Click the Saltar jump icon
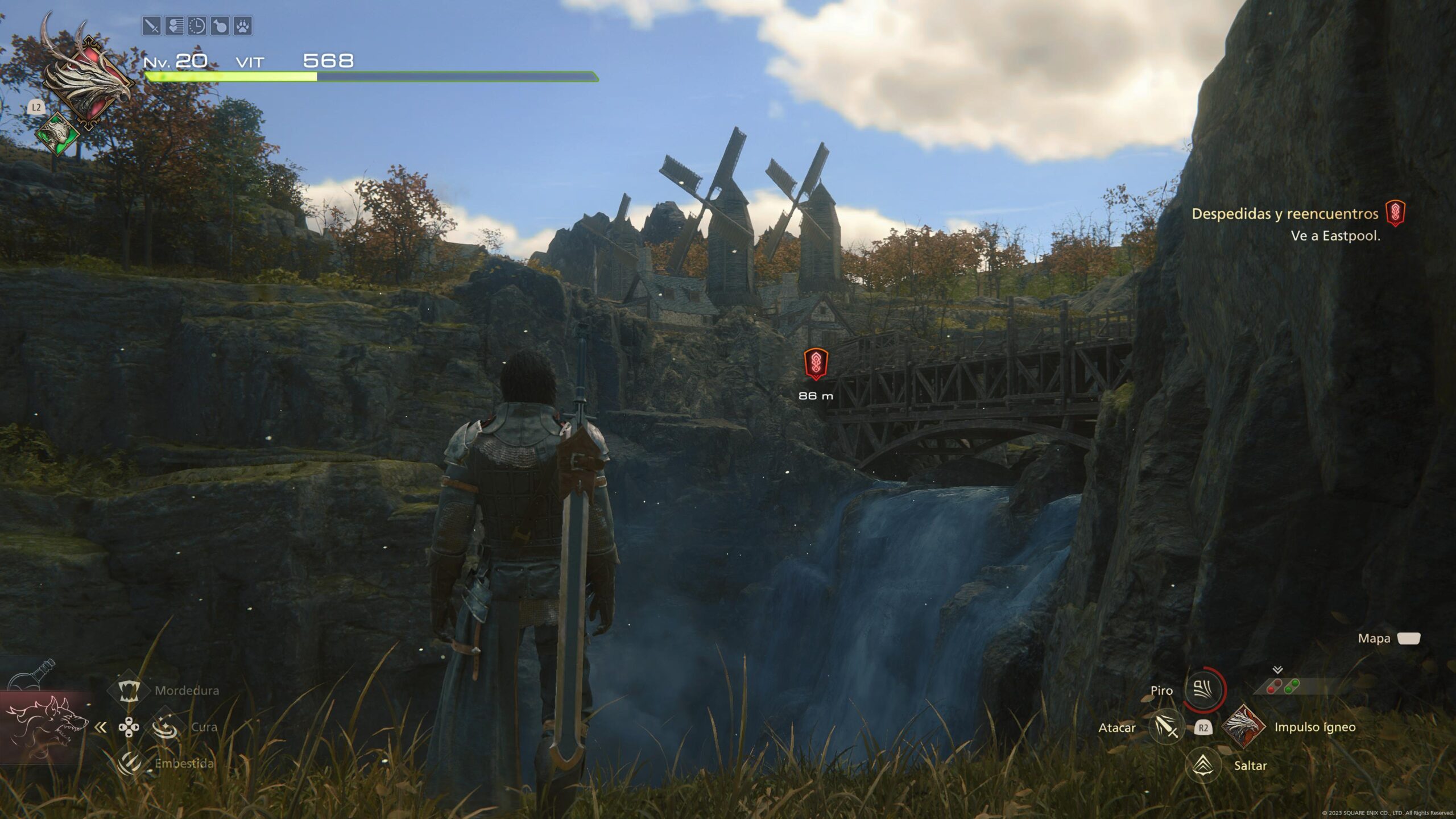Image resolution: width=1456 pixels, height=819 pixels. click(1203, 765)
